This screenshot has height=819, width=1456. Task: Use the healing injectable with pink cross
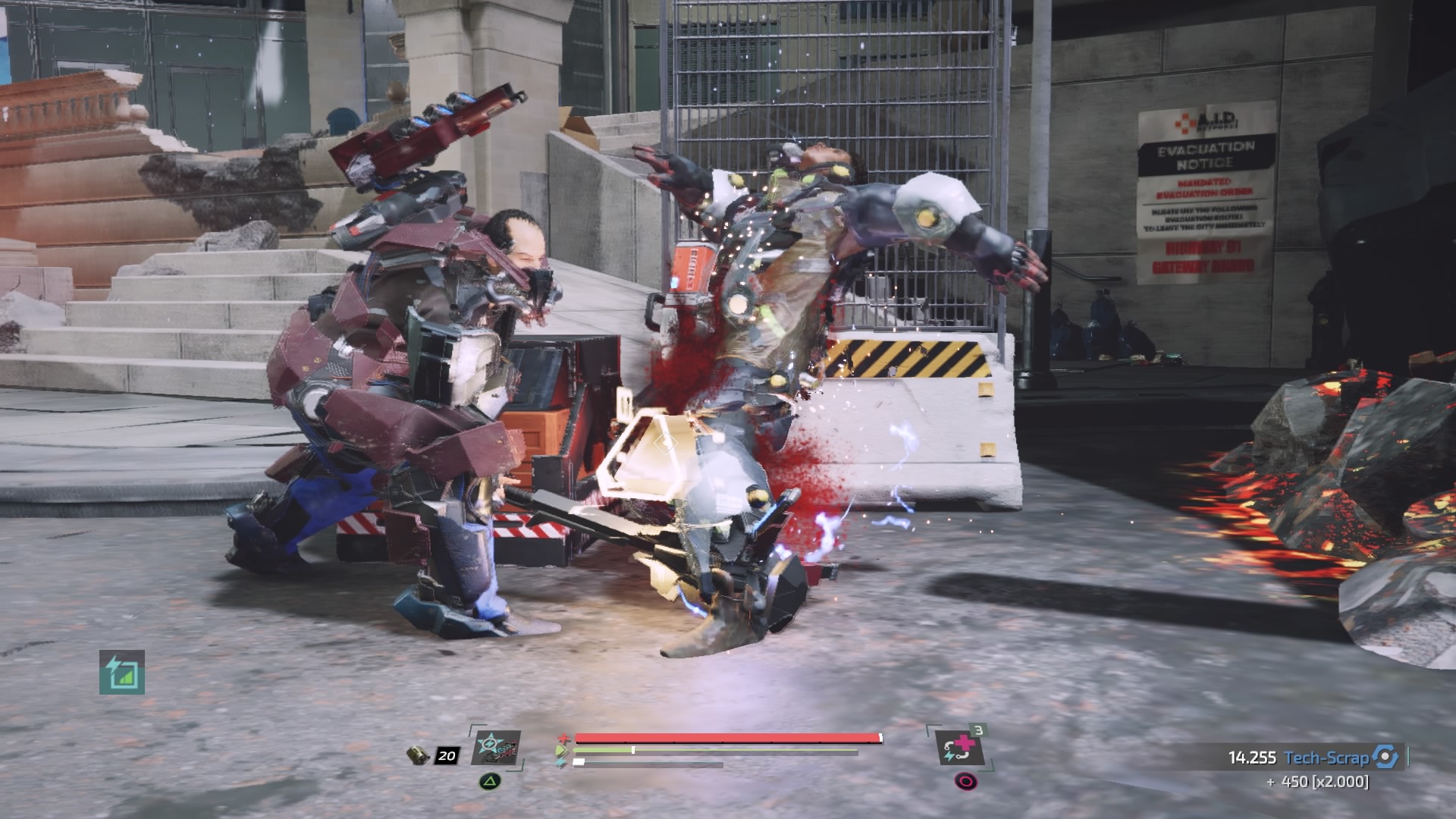959,748
